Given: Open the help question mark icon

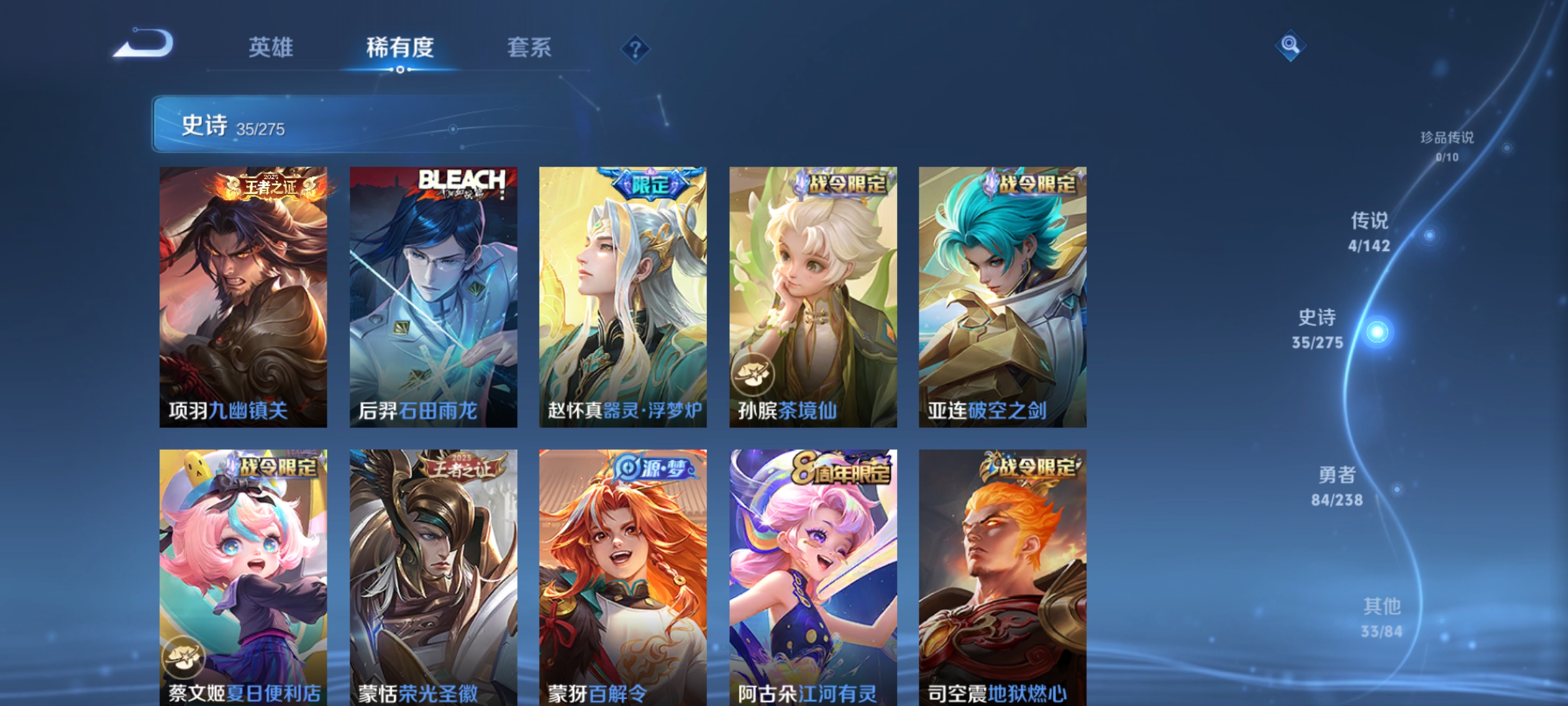Looking at the screenshot, I should coord(635,48).
